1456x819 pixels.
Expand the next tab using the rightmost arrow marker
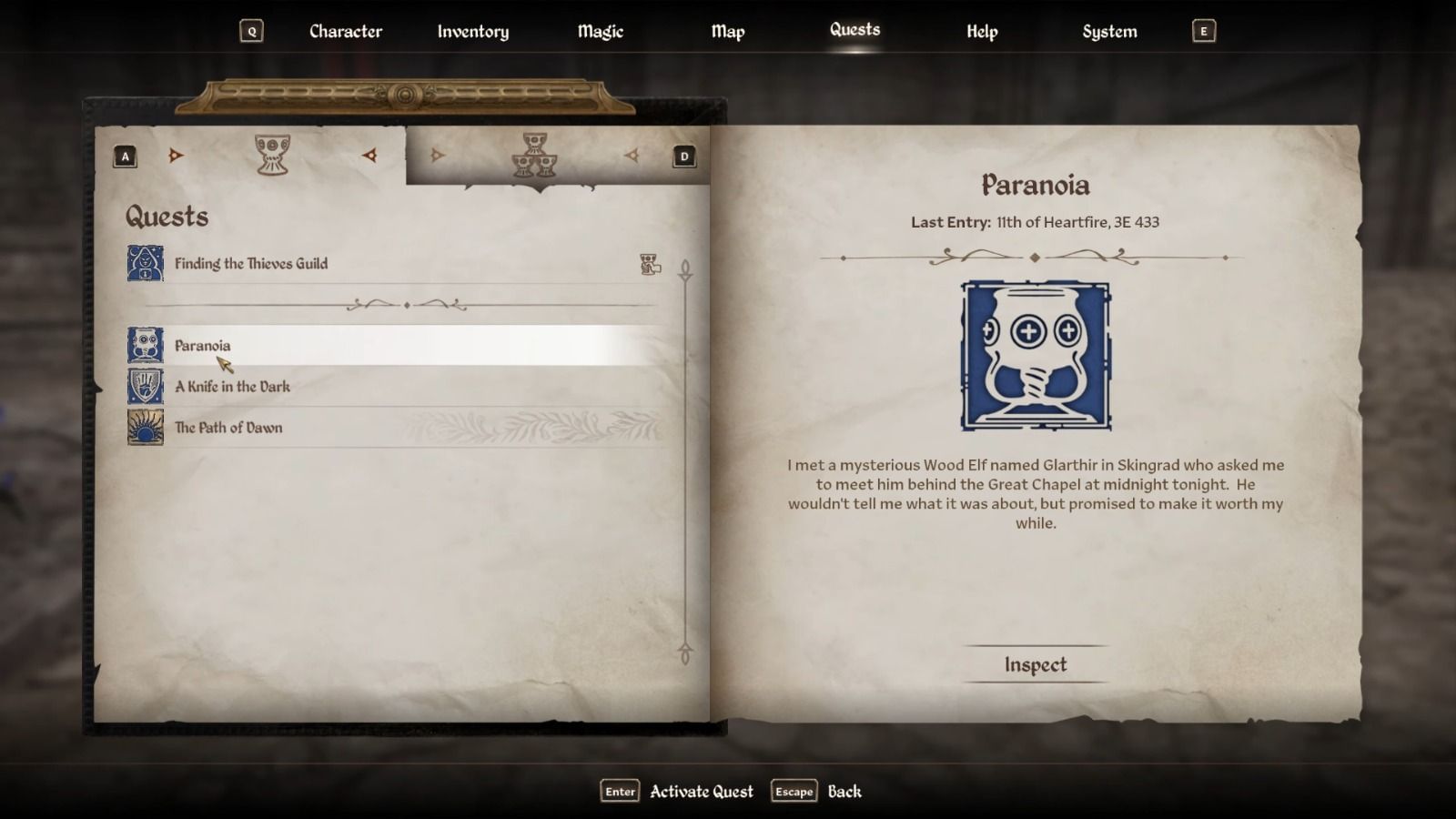[x=630, y=155]
